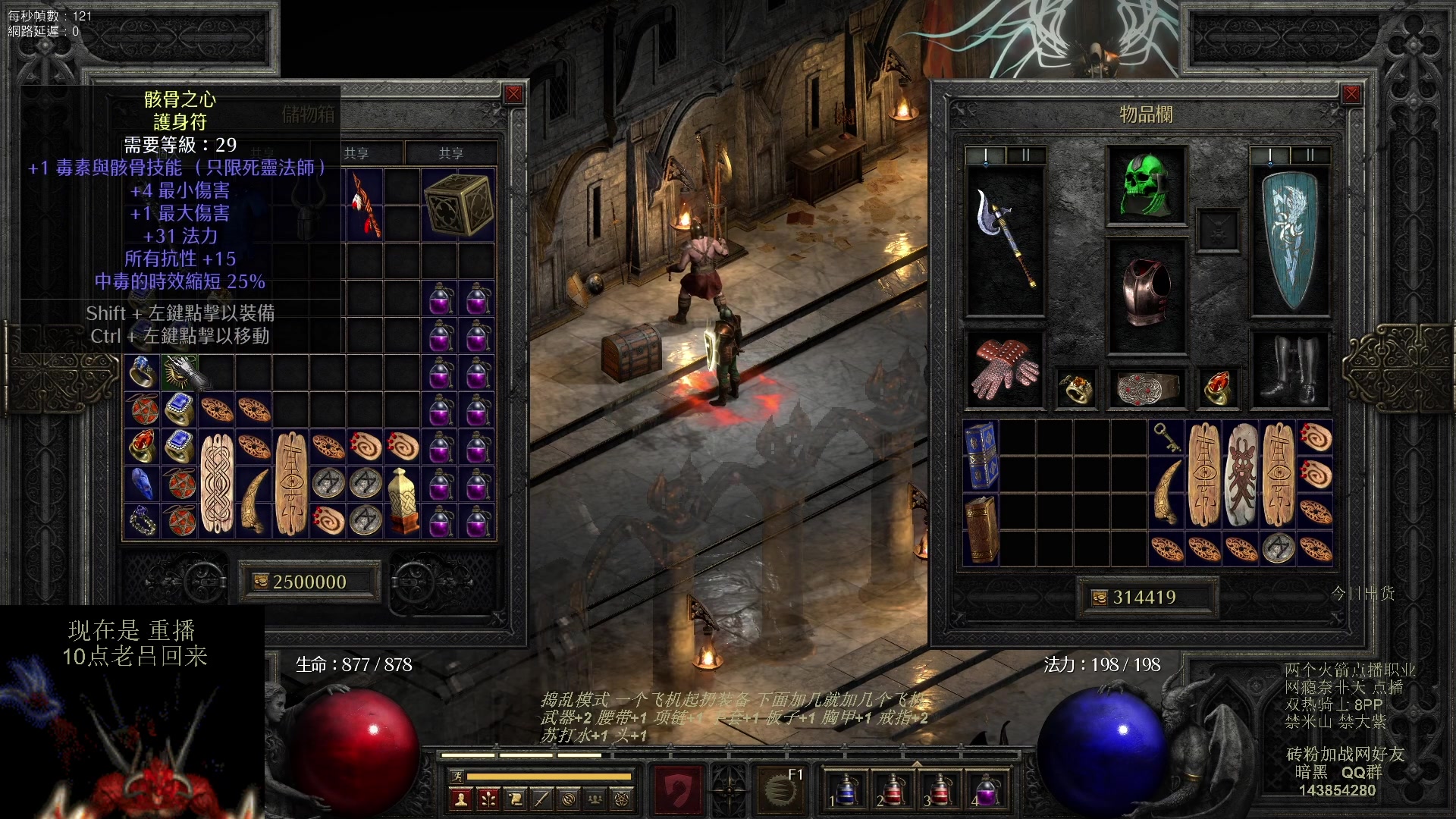Screen dimensions: 1456x819
Task: Select the key in the inventory
Action: pos(1166,437)
